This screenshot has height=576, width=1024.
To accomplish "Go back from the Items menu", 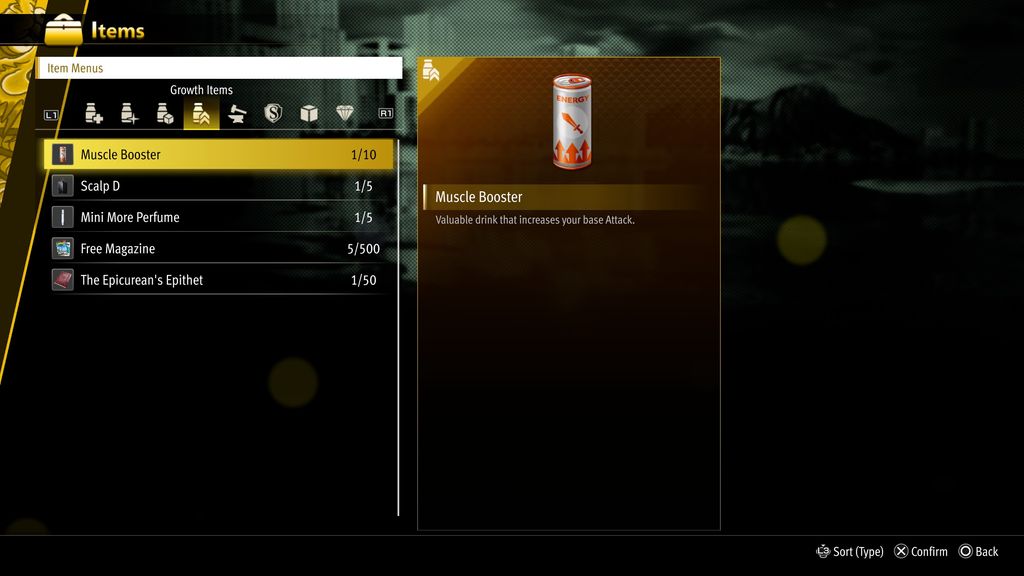I will (x=978, y=551).
